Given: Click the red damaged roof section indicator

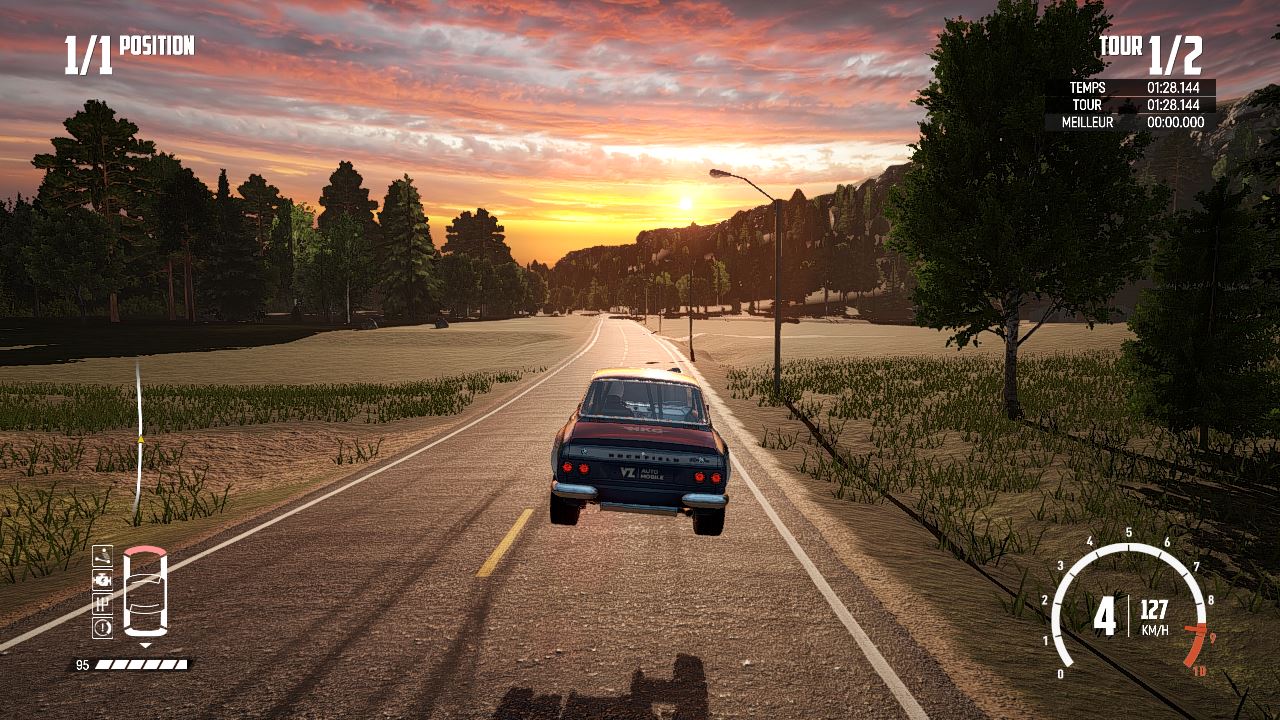Looking at the screenshot, I should coord(145,552).
